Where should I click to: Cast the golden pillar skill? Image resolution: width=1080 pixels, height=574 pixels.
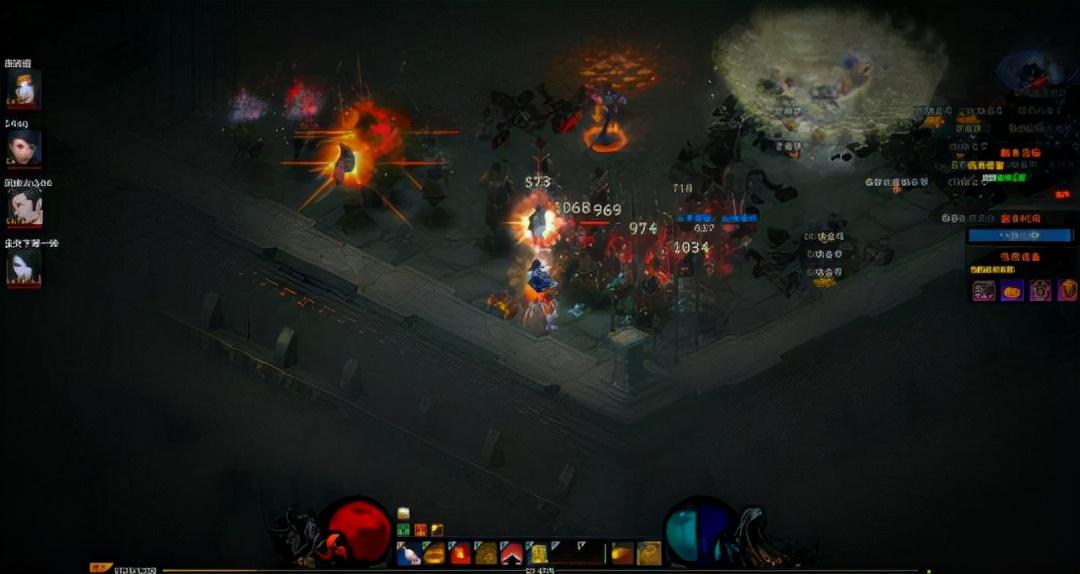coord(537,553)
